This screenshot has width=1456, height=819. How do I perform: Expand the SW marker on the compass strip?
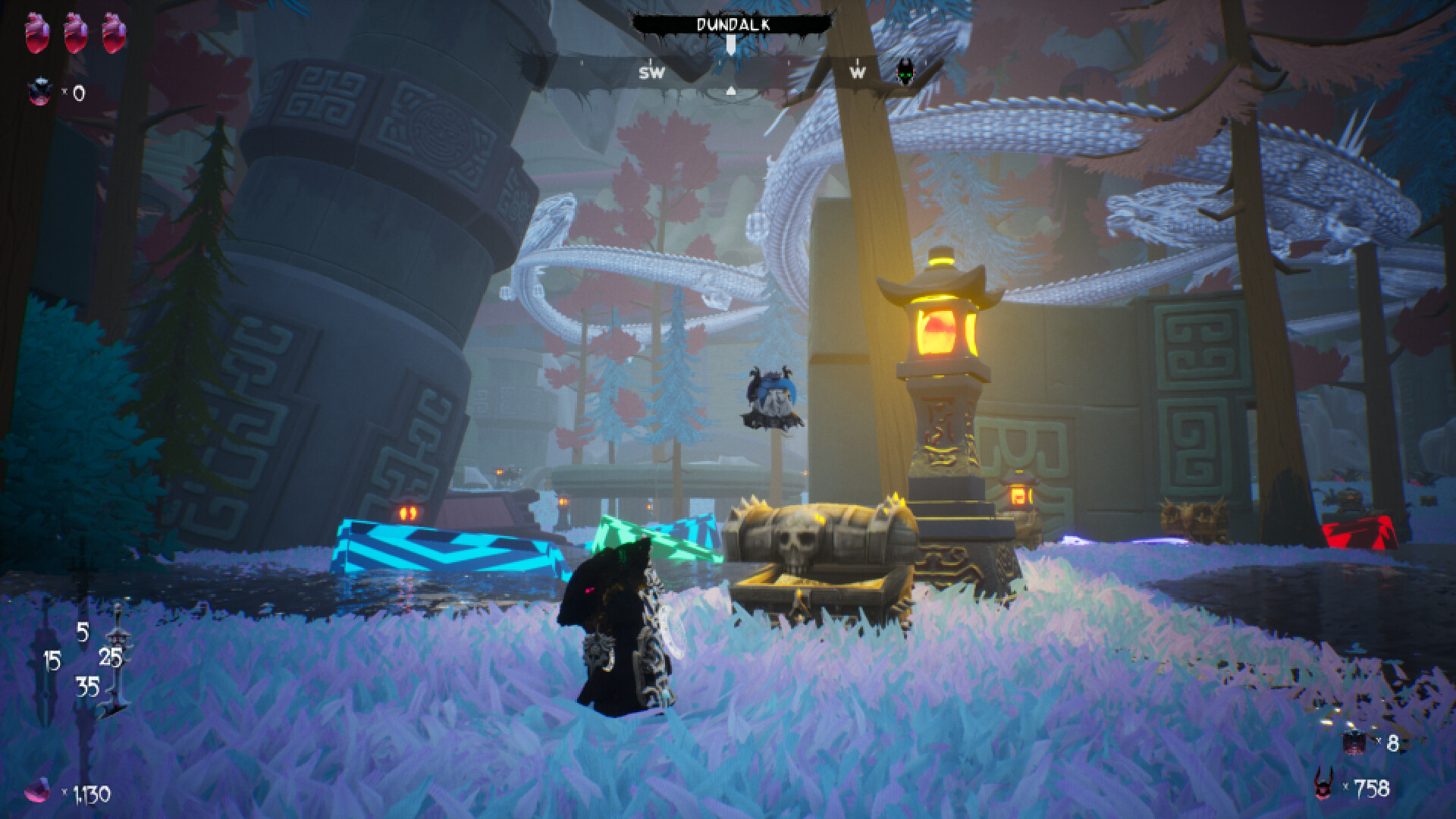pyautogui.click(x=651, y=74)
